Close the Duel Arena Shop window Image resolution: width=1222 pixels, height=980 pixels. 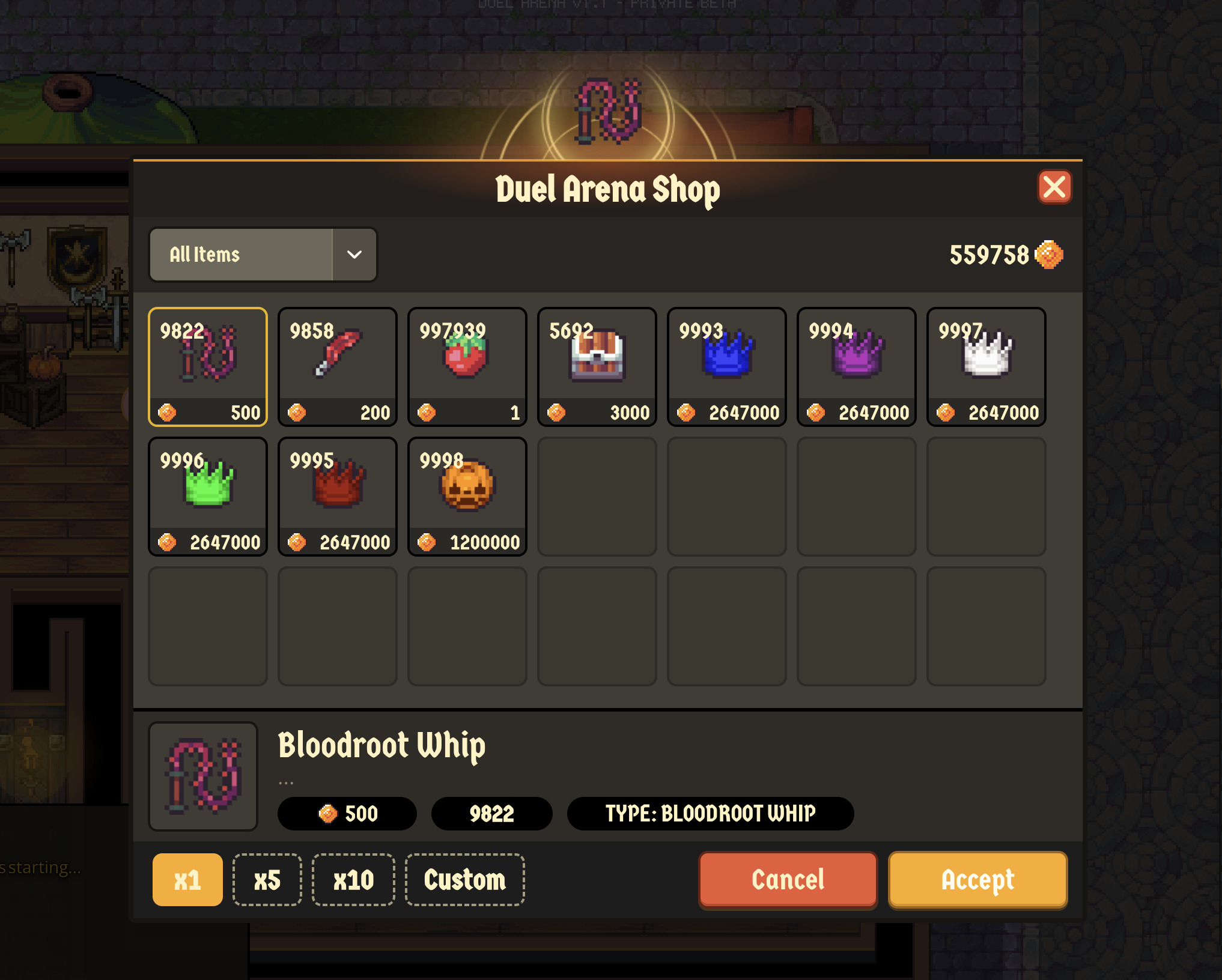[x=1054, y=187]
